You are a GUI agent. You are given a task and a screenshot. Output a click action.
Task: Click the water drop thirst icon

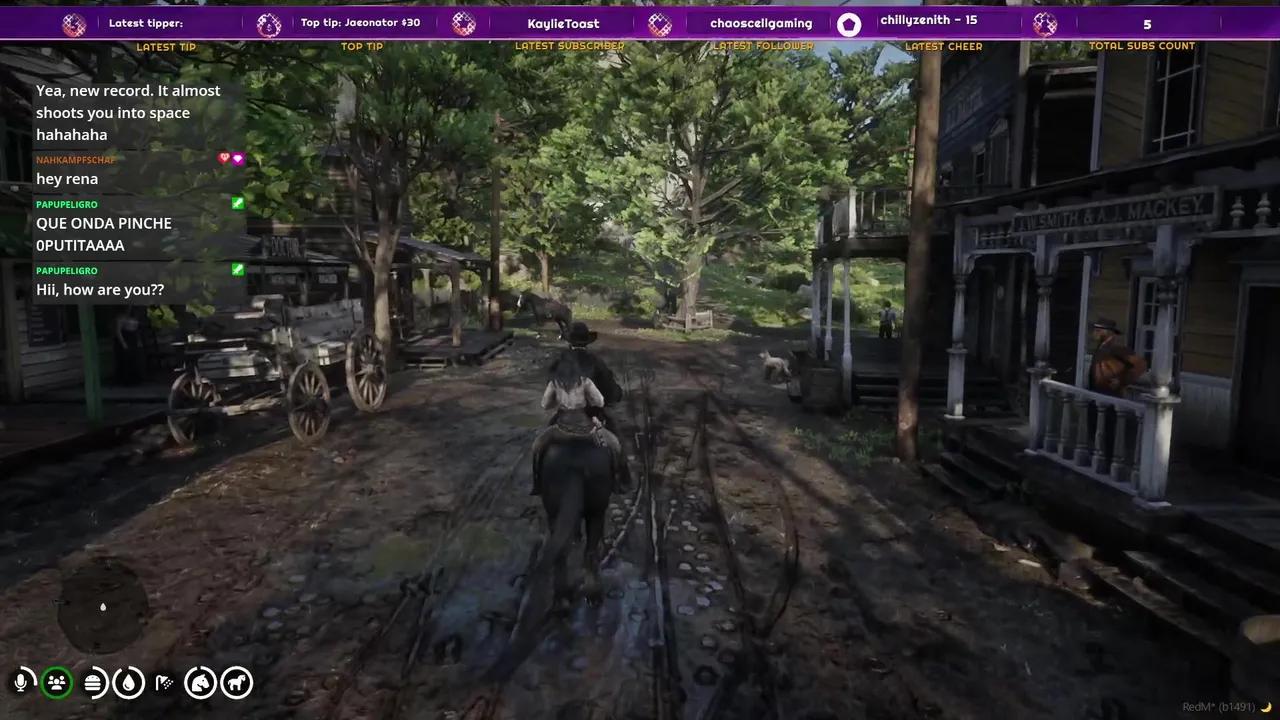(x=128, y=682)
